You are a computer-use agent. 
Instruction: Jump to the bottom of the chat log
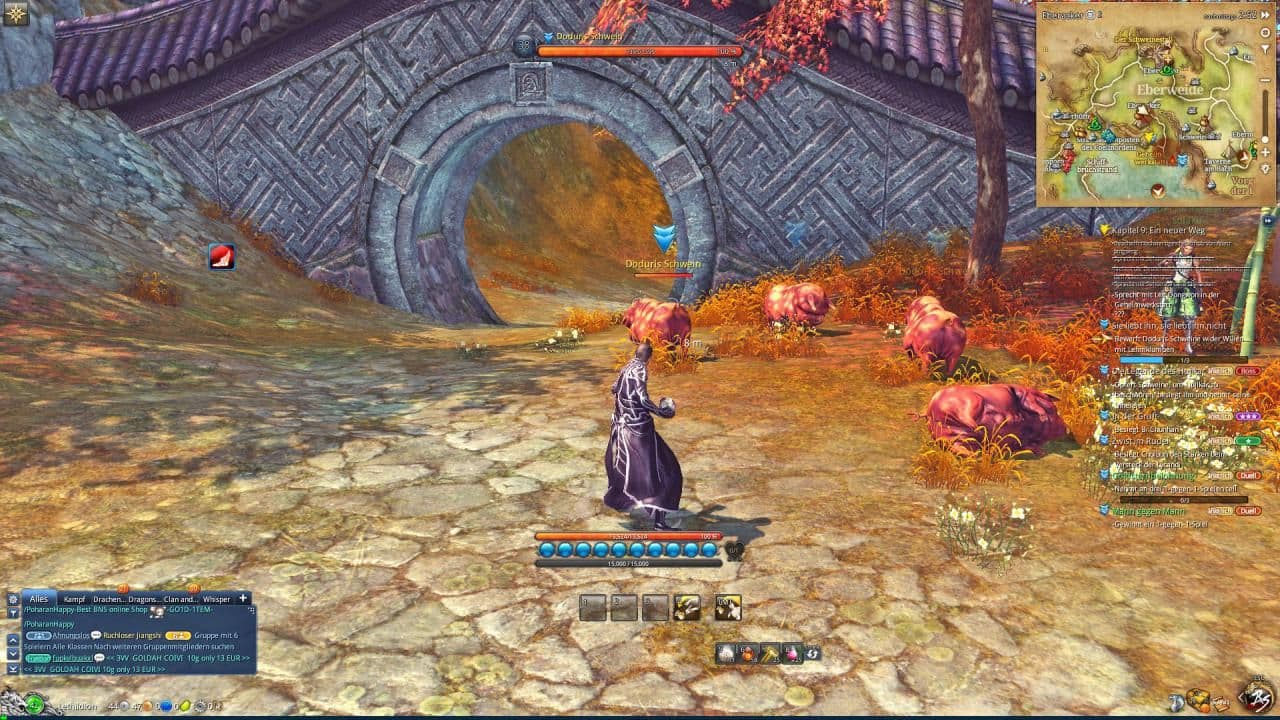pyautogui.click(x=13, y=669)
